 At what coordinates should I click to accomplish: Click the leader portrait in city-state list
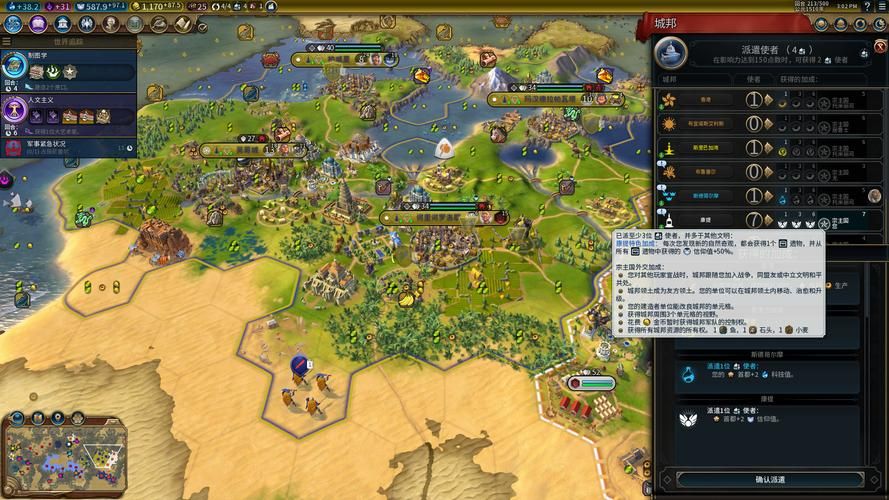pyautogui.click(x=874, y=195)
